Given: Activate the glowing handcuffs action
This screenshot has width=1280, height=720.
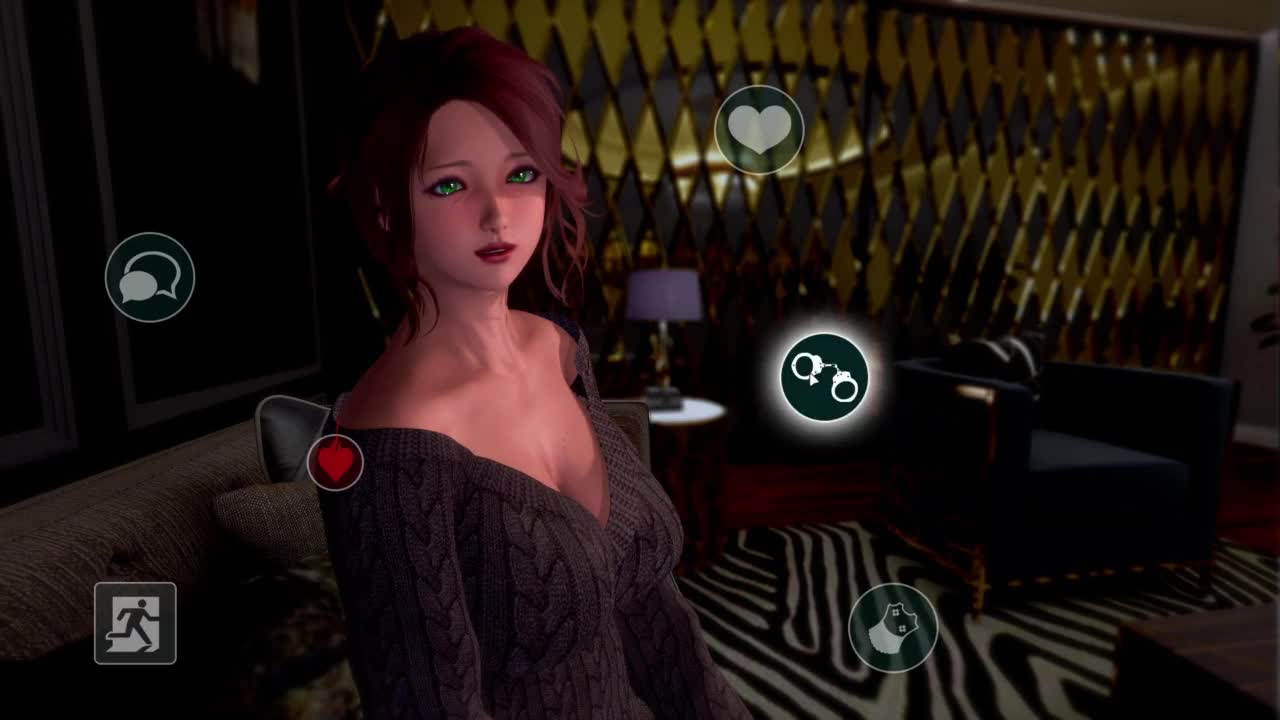Looking at the screenshot, I should point(824,377).
